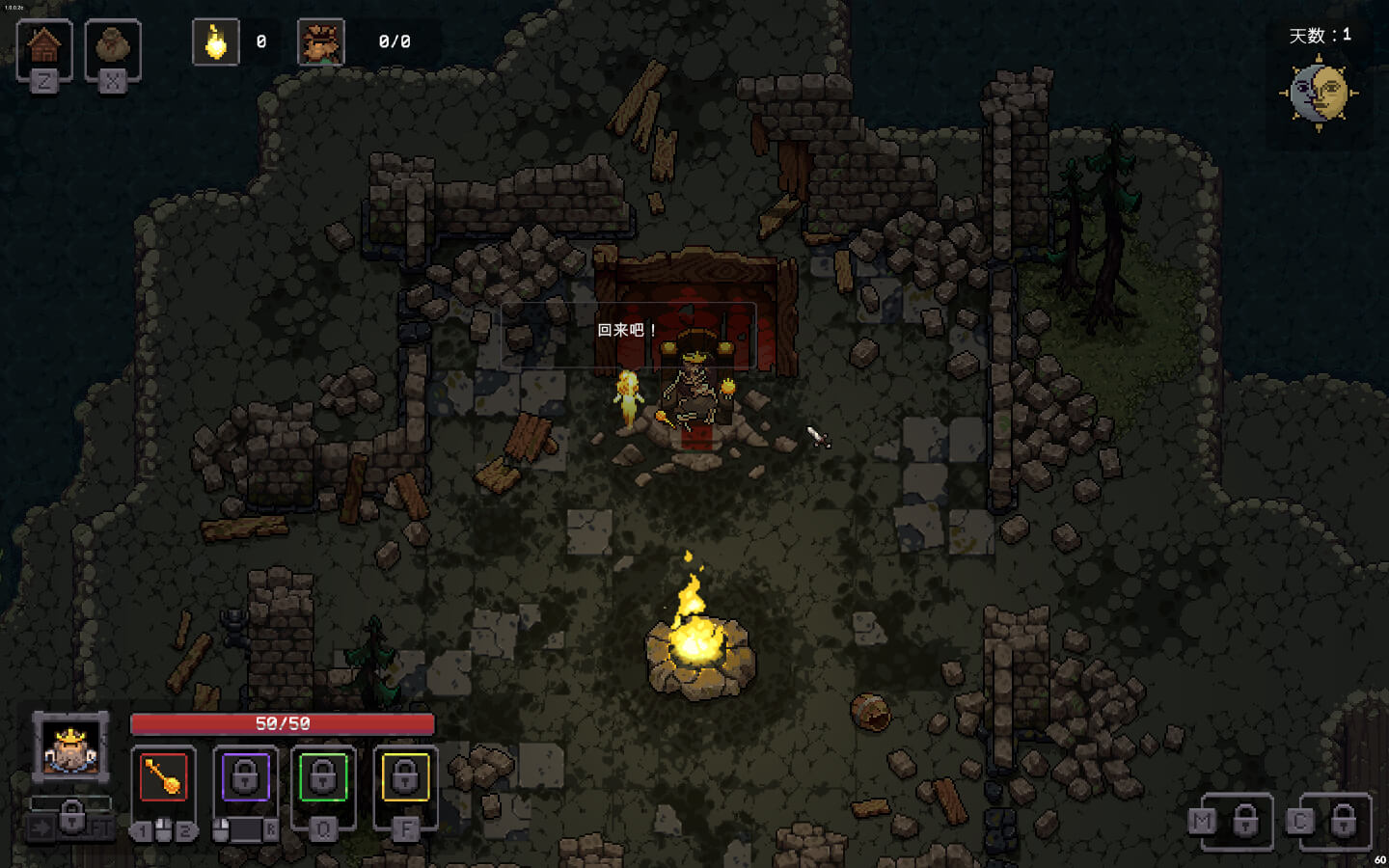Open the sack inventory icon
Viewport: 1389px width, 868px height.
coord(113,46)
